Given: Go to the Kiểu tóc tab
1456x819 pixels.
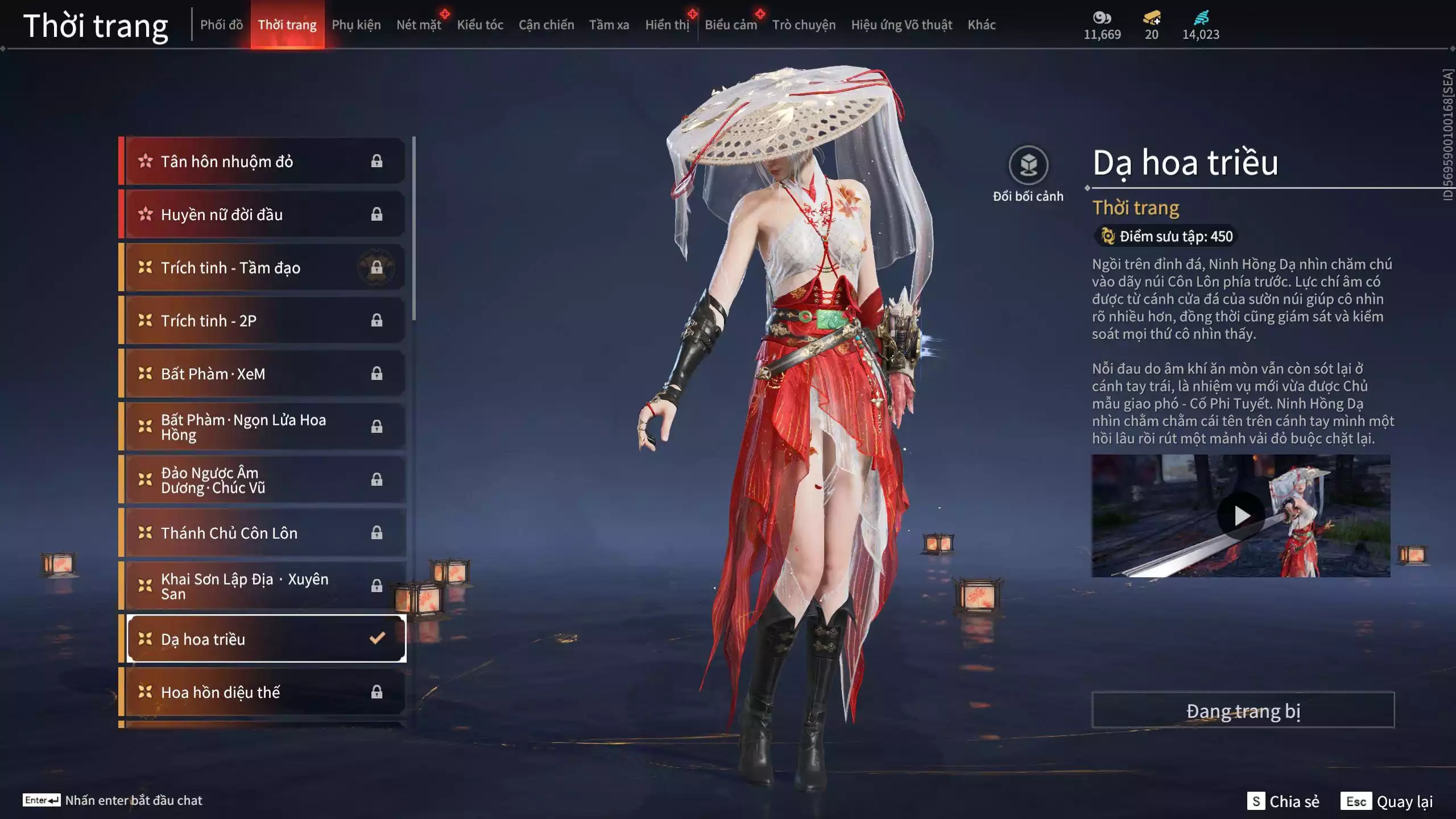Looking at the screenshot, I should 480,25.
